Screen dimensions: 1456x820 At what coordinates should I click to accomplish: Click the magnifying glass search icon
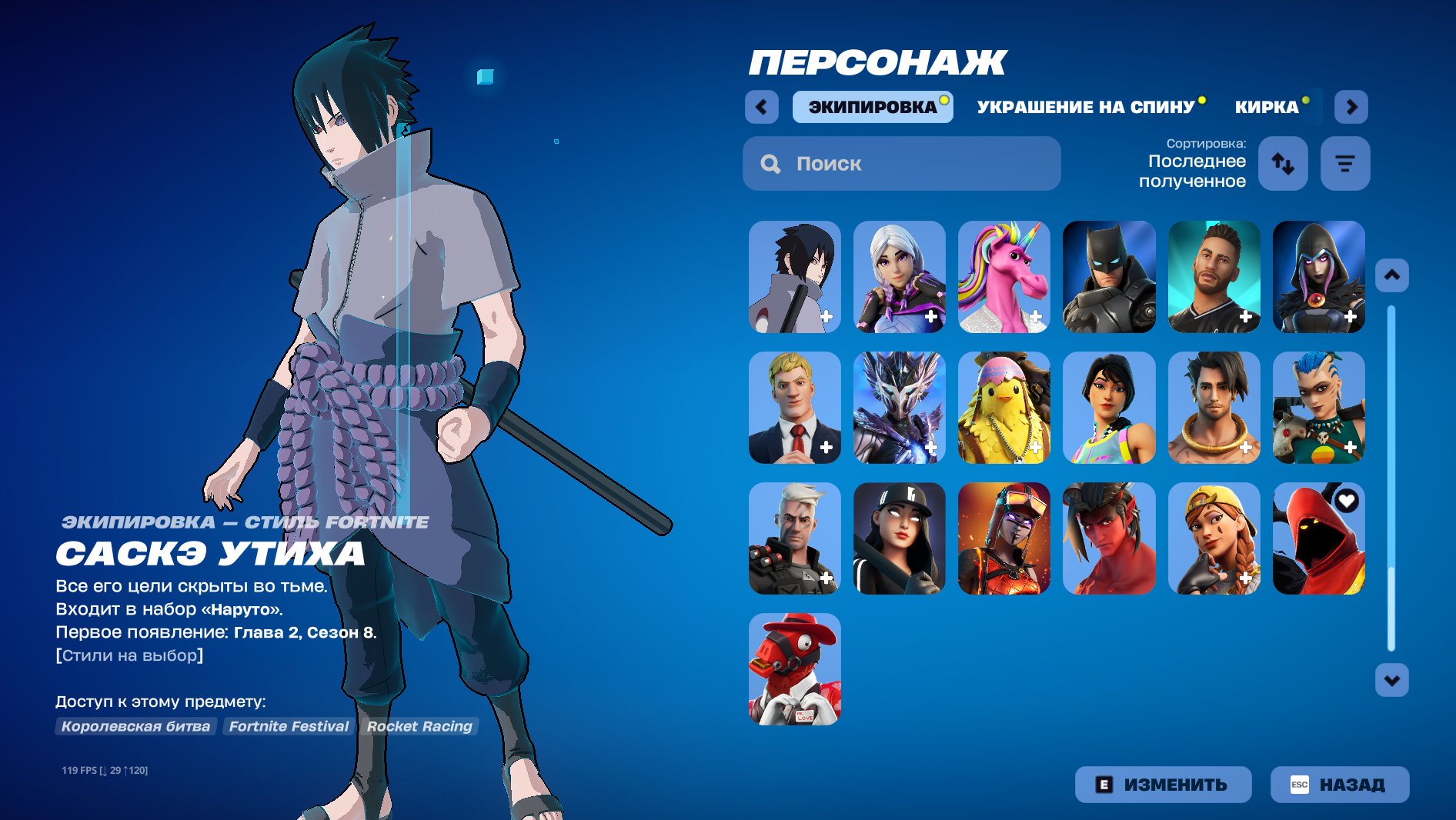pos(770,163)
